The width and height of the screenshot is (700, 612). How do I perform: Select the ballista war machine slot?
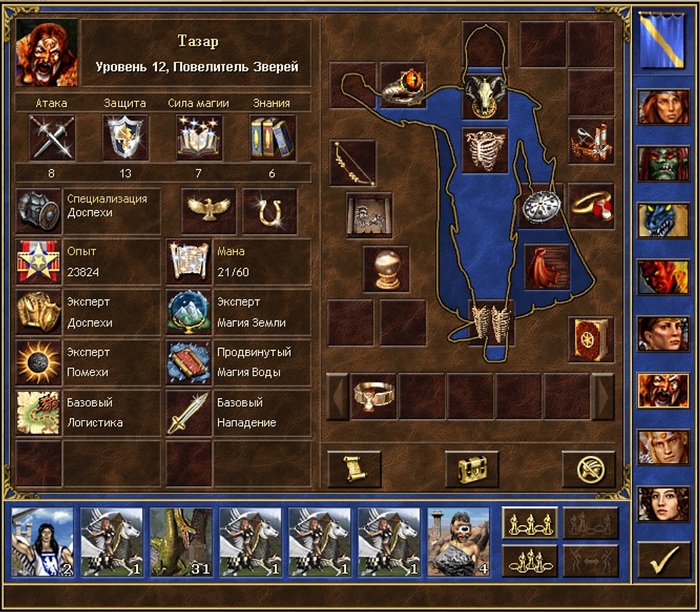click(x=590, y=141)
